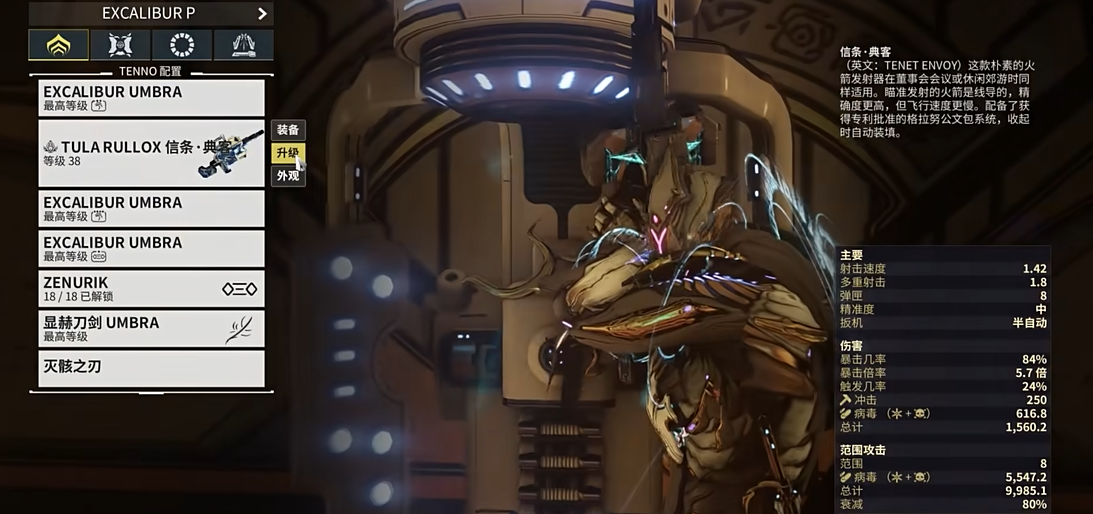Click the arrow next to EXCALIBUR P
1093x514 pixels.
tap(262, 14)
